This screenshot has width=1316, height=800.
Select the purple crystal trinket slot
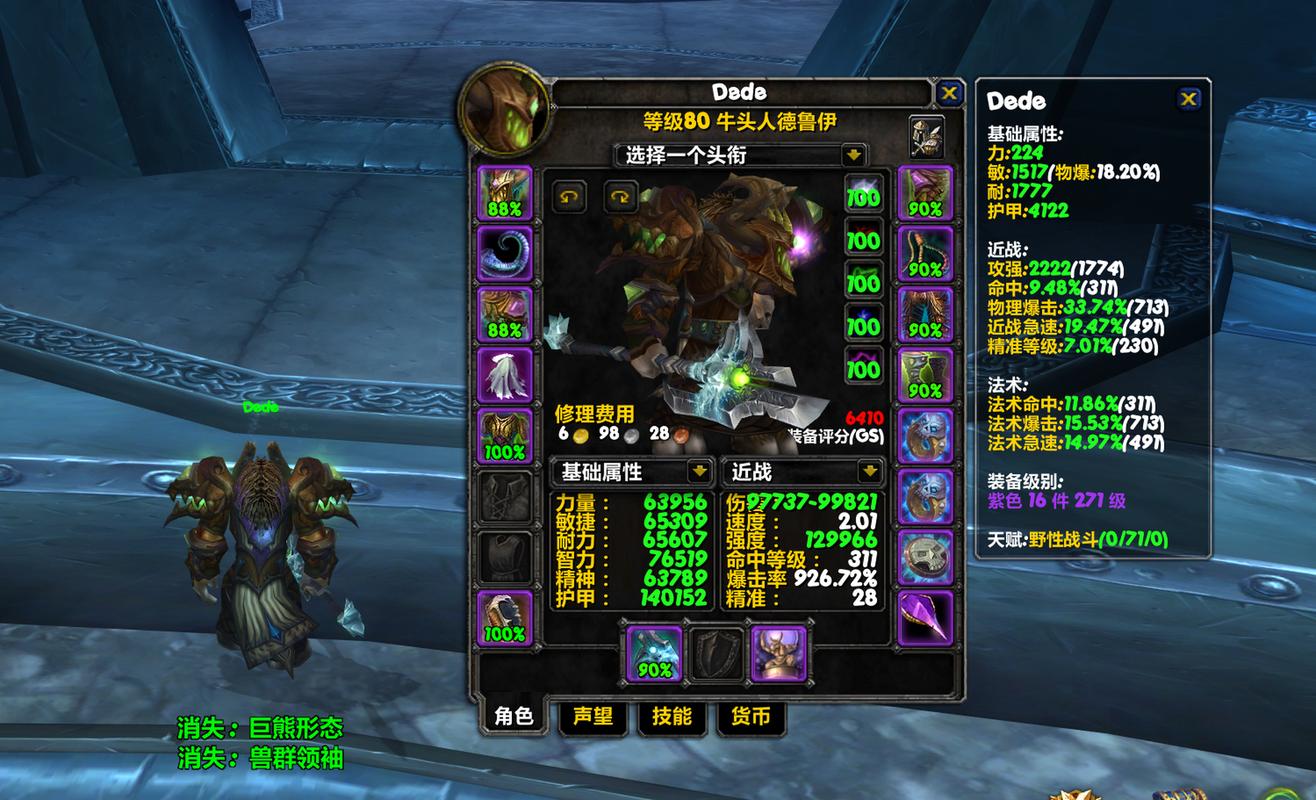click(x=925, y=617)
